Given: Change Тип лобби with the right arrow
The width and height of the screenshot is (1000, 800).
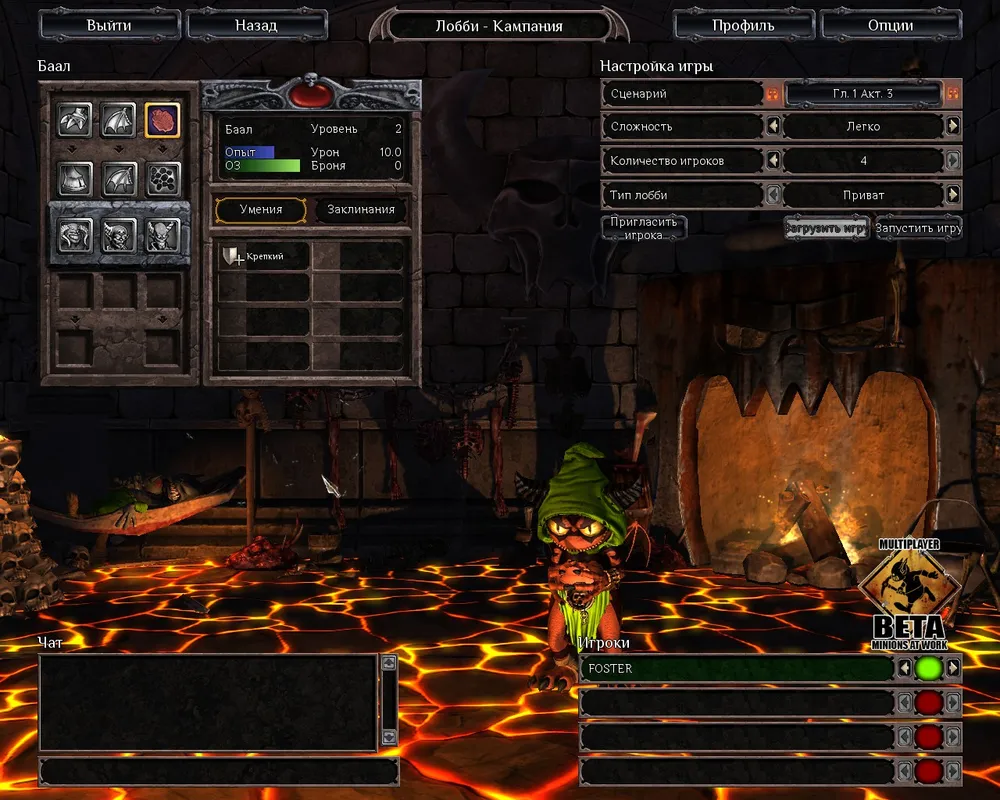Looking at the screenshot, I should coord(953,194).
